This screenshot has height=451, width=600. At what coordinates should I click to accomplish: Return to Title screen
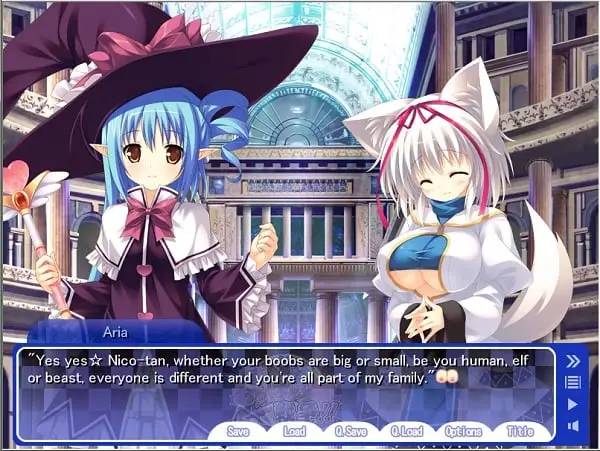click(x=520, y=431)
